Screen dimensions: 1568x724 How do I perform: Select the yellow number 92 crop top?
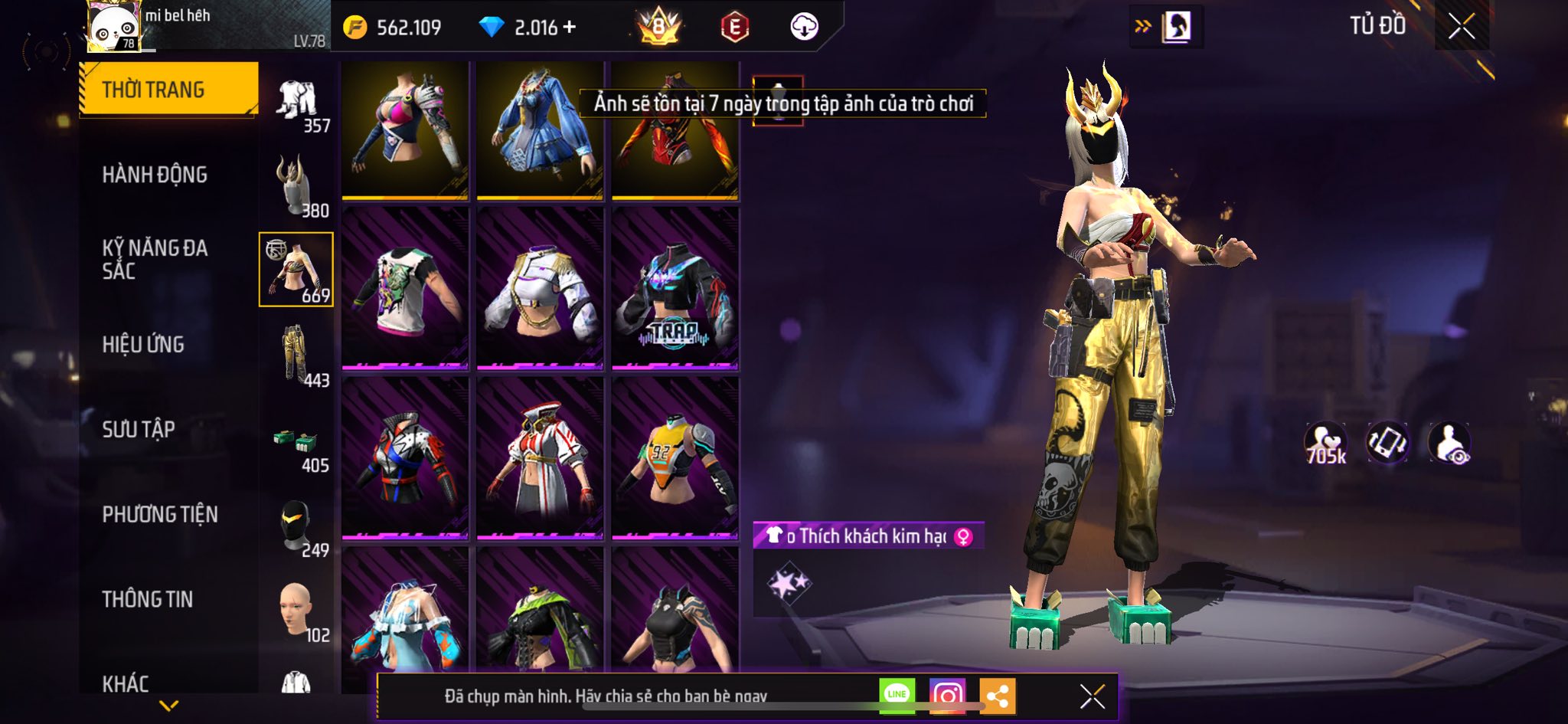tap(675, 458)
